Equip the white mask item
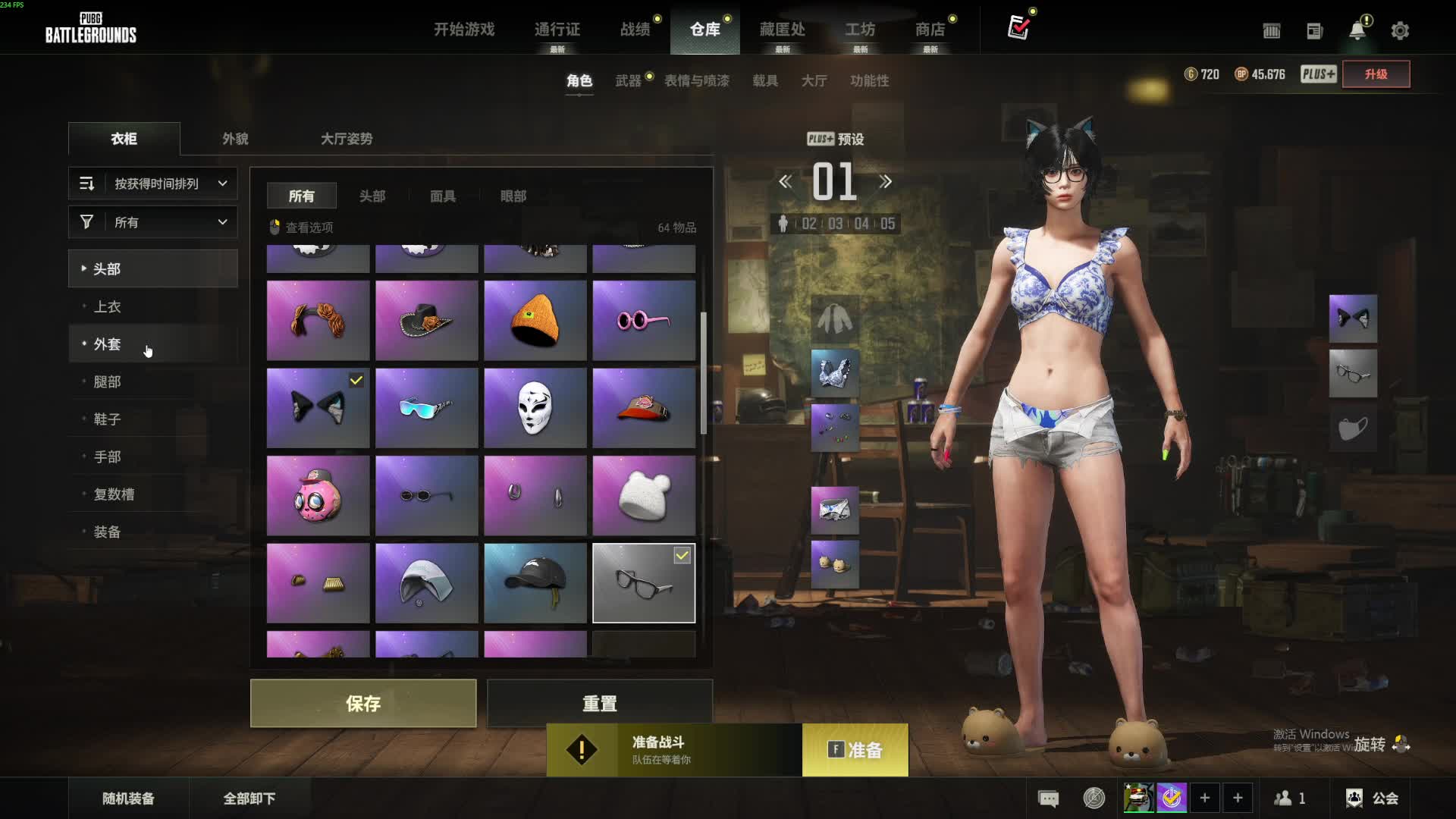Screen dimensions: 1456x819 535,408
